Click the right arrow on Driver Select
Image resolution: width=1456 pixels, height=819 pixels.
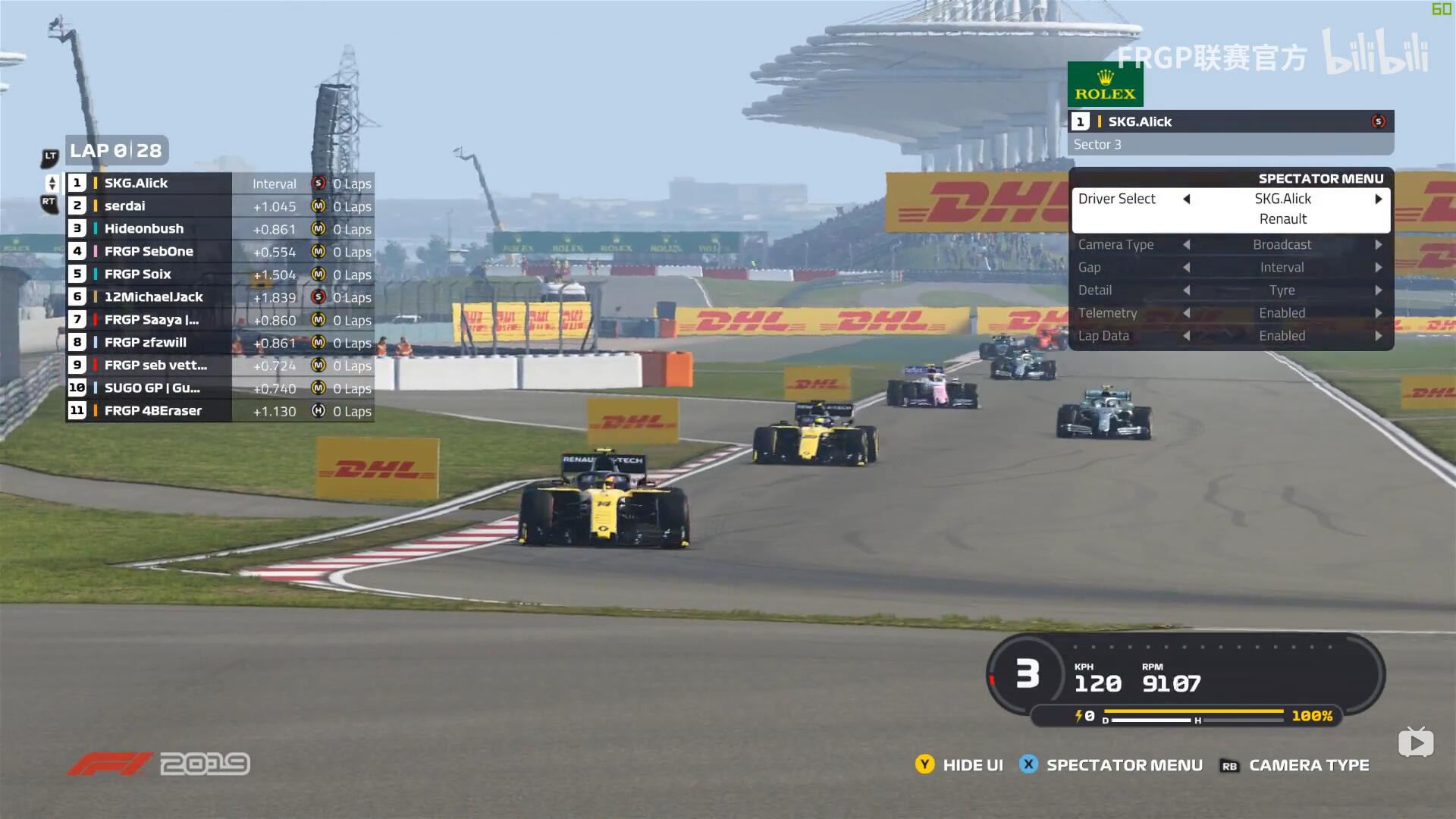pyautogui.click(x=1379, y=199)
